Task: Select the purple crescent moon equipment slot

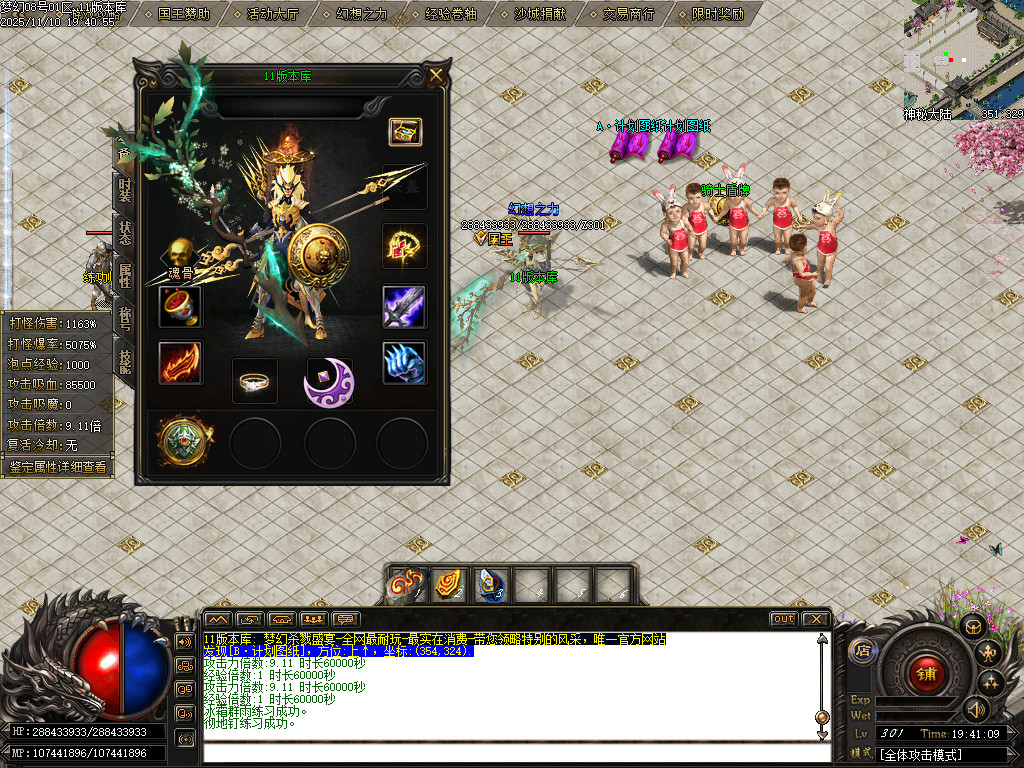Action: [329, 382]
